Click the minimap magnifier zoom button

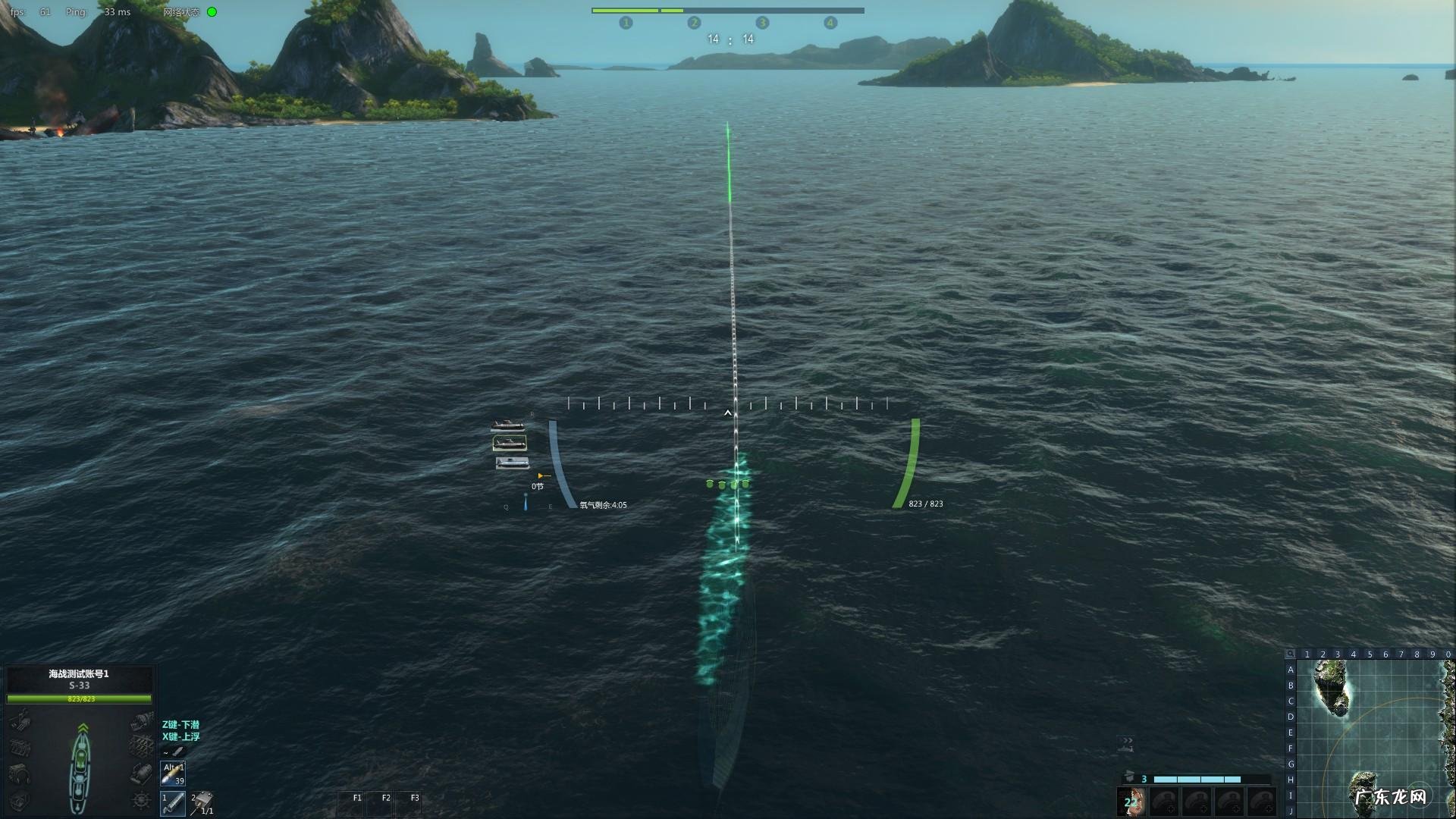(x=1290, y=654)
